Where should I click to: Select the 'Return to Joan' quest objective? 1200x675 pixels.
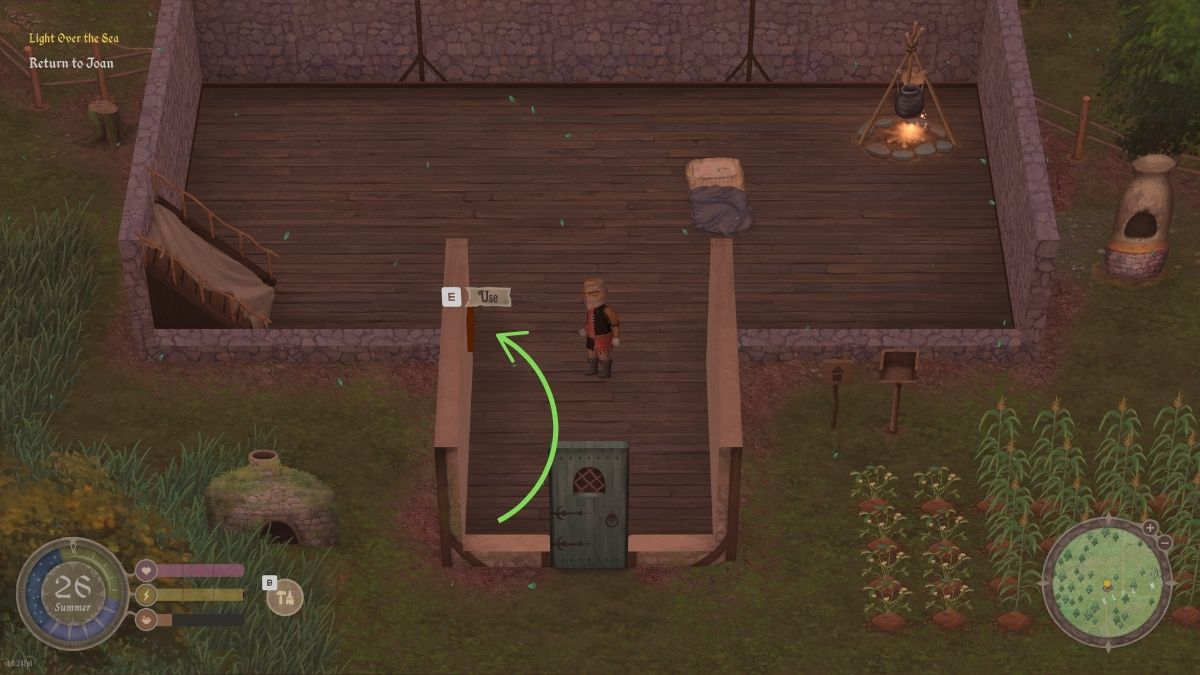71,63
